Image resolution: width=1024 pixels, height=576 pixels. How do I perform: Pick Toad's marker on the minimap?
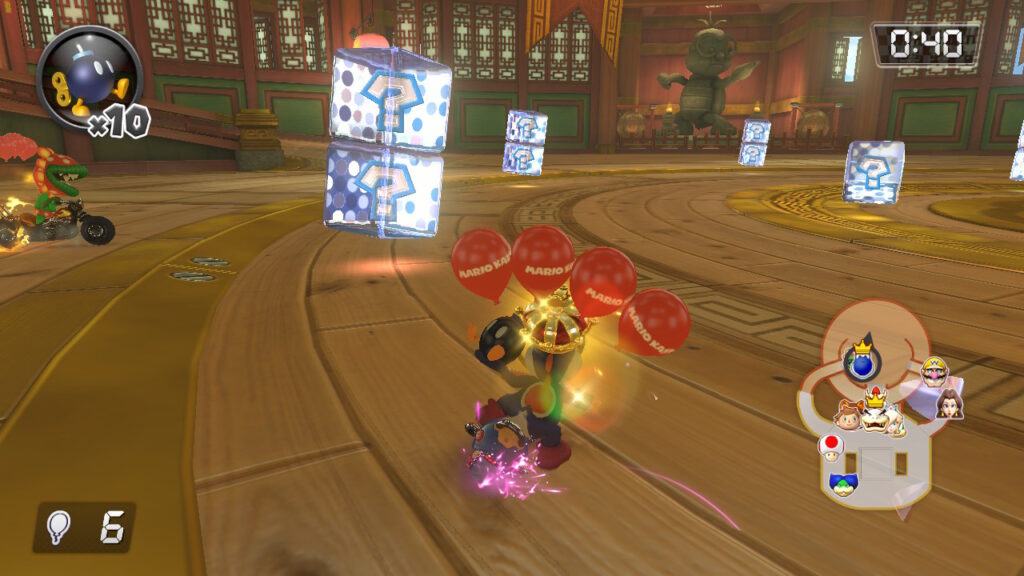(x=830, y=448)
